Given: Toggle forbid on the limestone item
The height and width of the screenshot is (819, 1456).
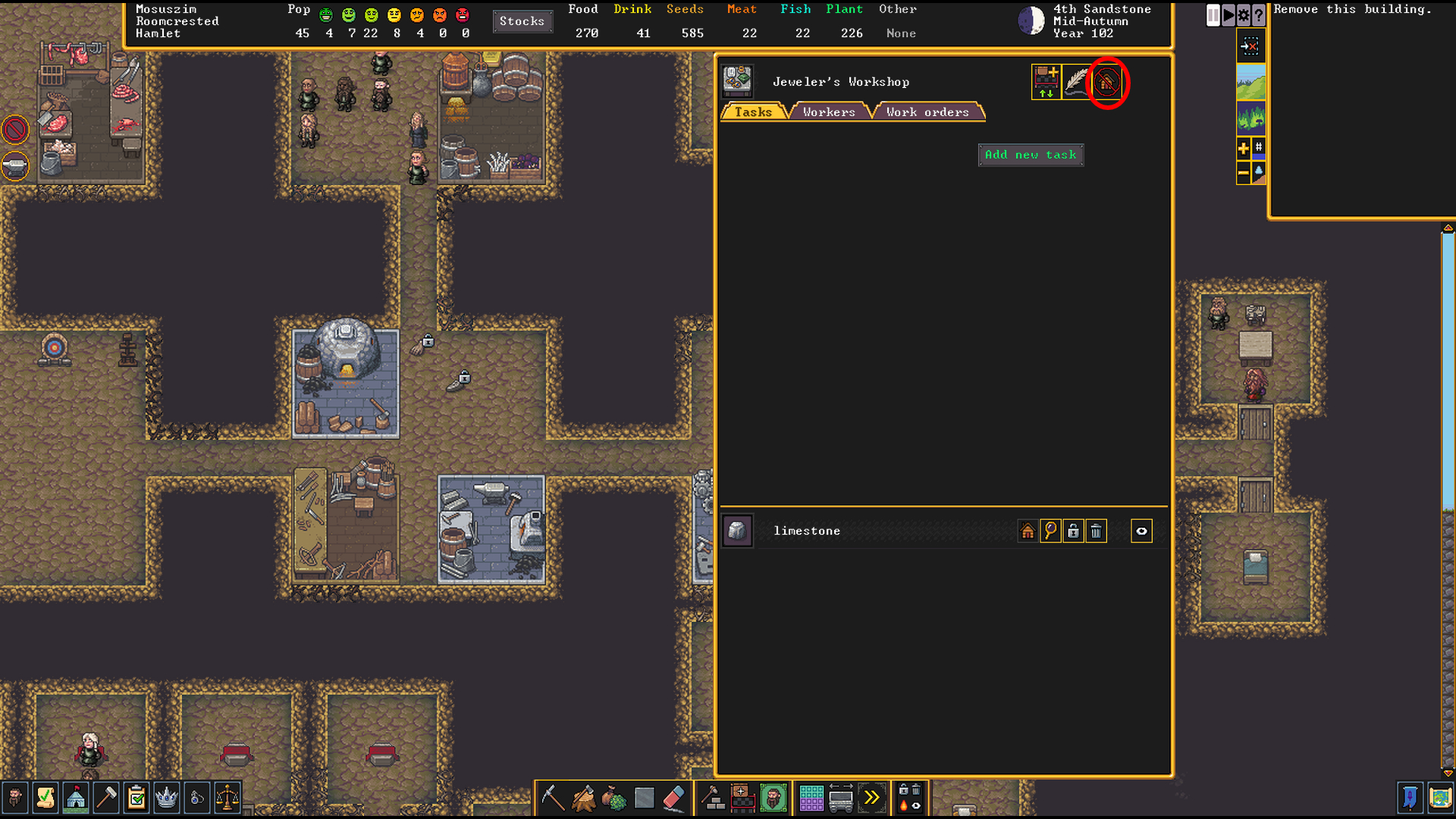Looking at the screenshot, I should [x=1073, y=531].
